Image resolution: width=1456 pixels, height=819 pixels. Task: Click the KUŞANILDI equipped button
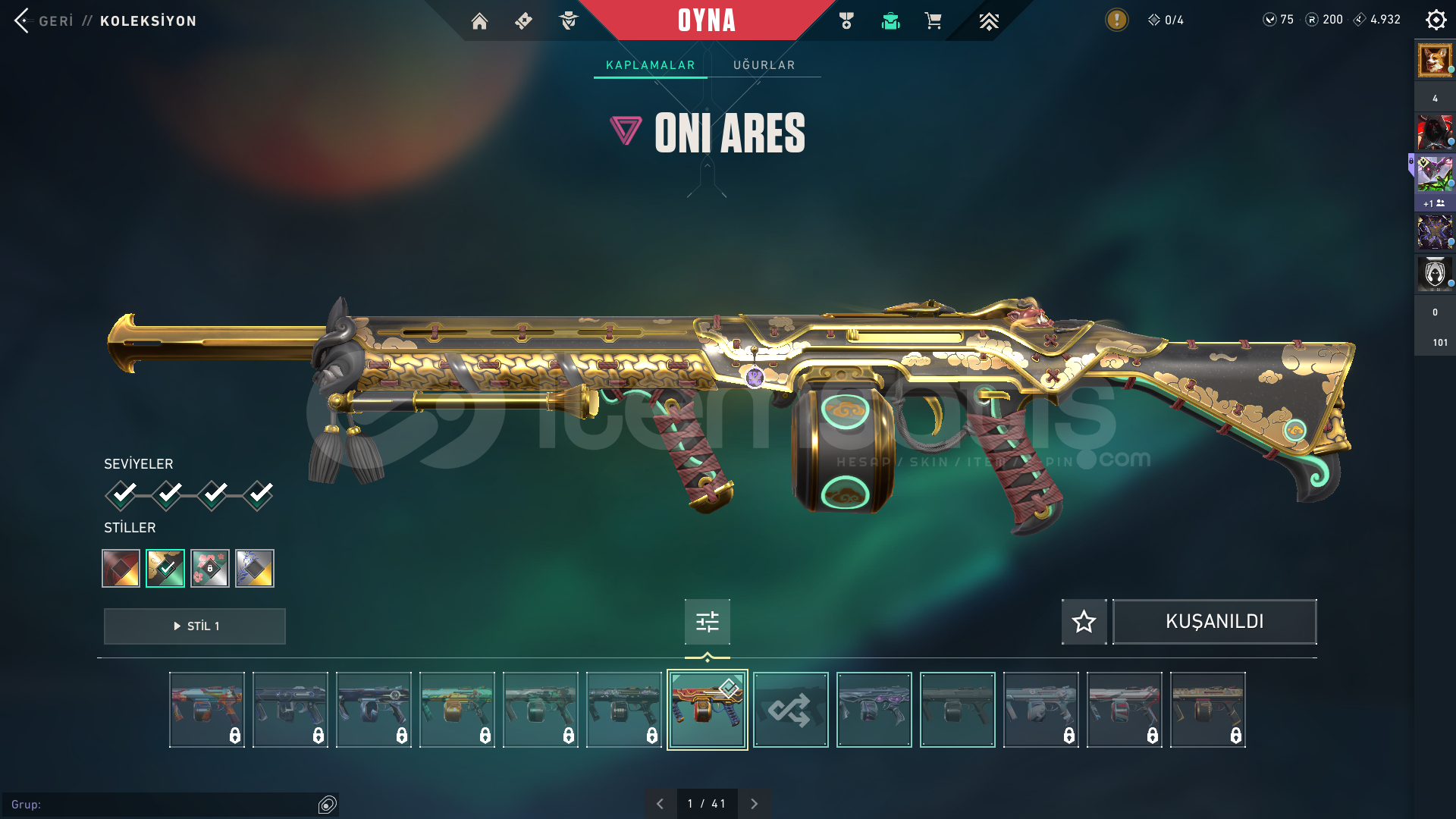[1214, 622]
